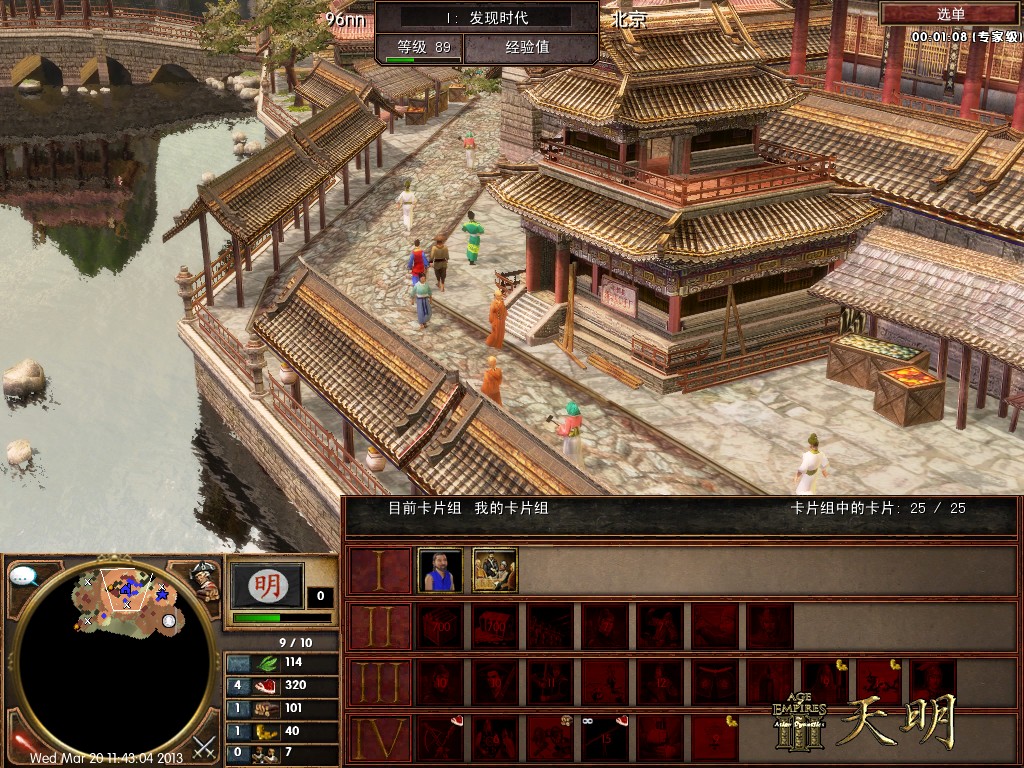The image size is (1024, 768).
Task: Open the 选单 menu button
Action: 950,14
